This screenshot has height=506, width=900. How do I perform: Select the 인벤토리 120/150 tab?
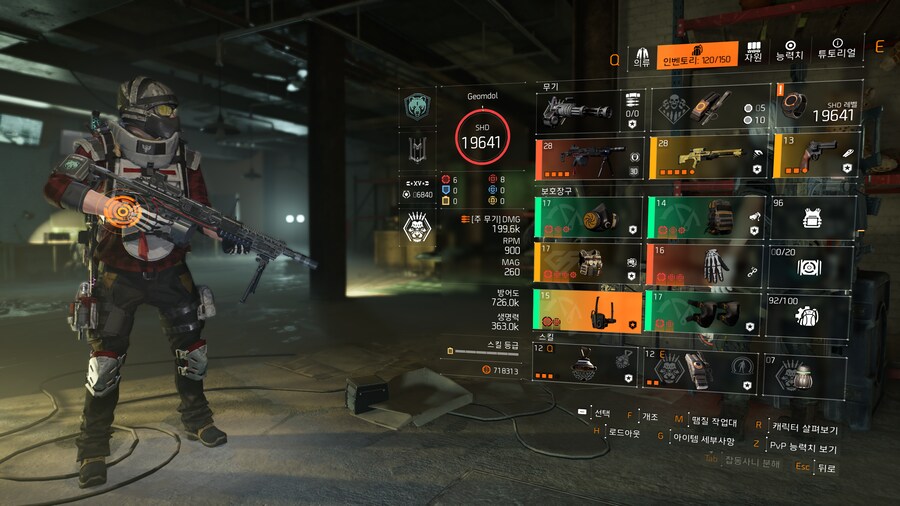(x=698, y=55)
